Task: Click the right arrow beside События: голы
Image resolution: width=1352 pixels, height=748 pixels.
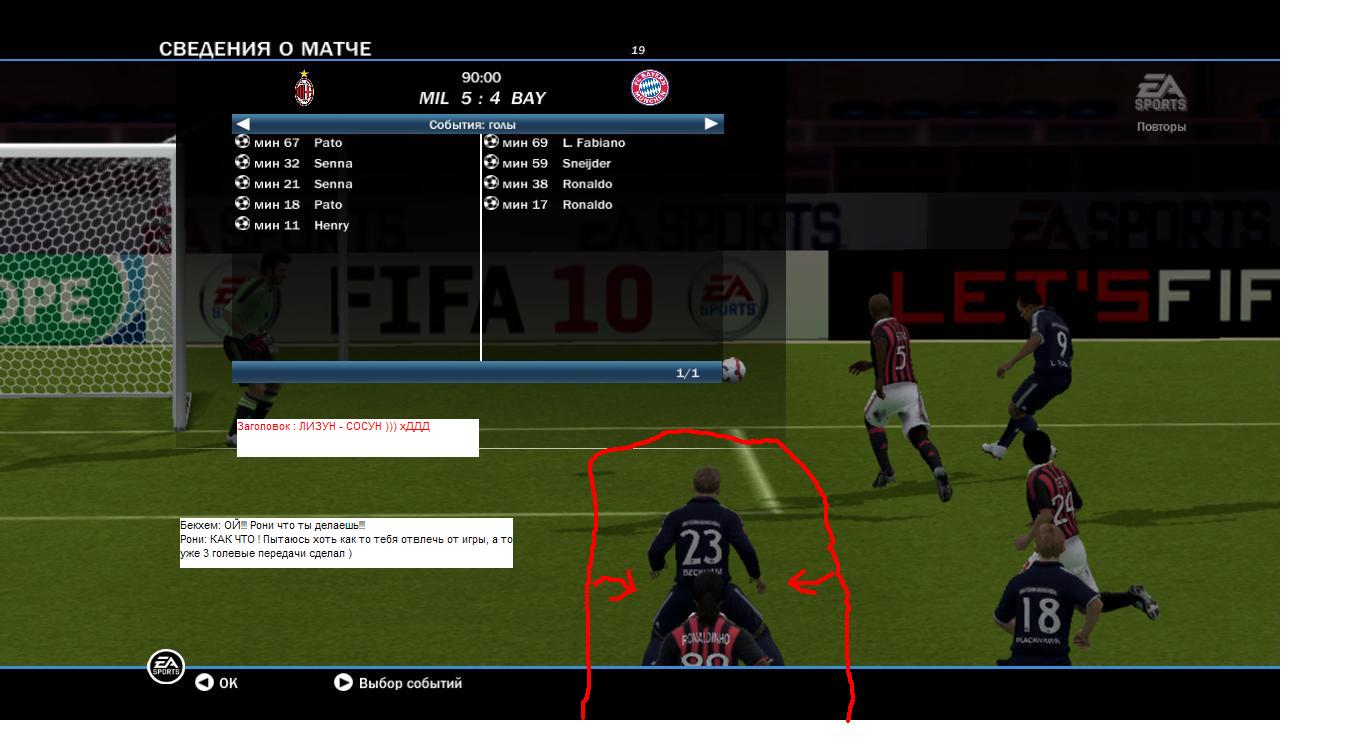Action: pyautogui.click(x=711, y=124)
